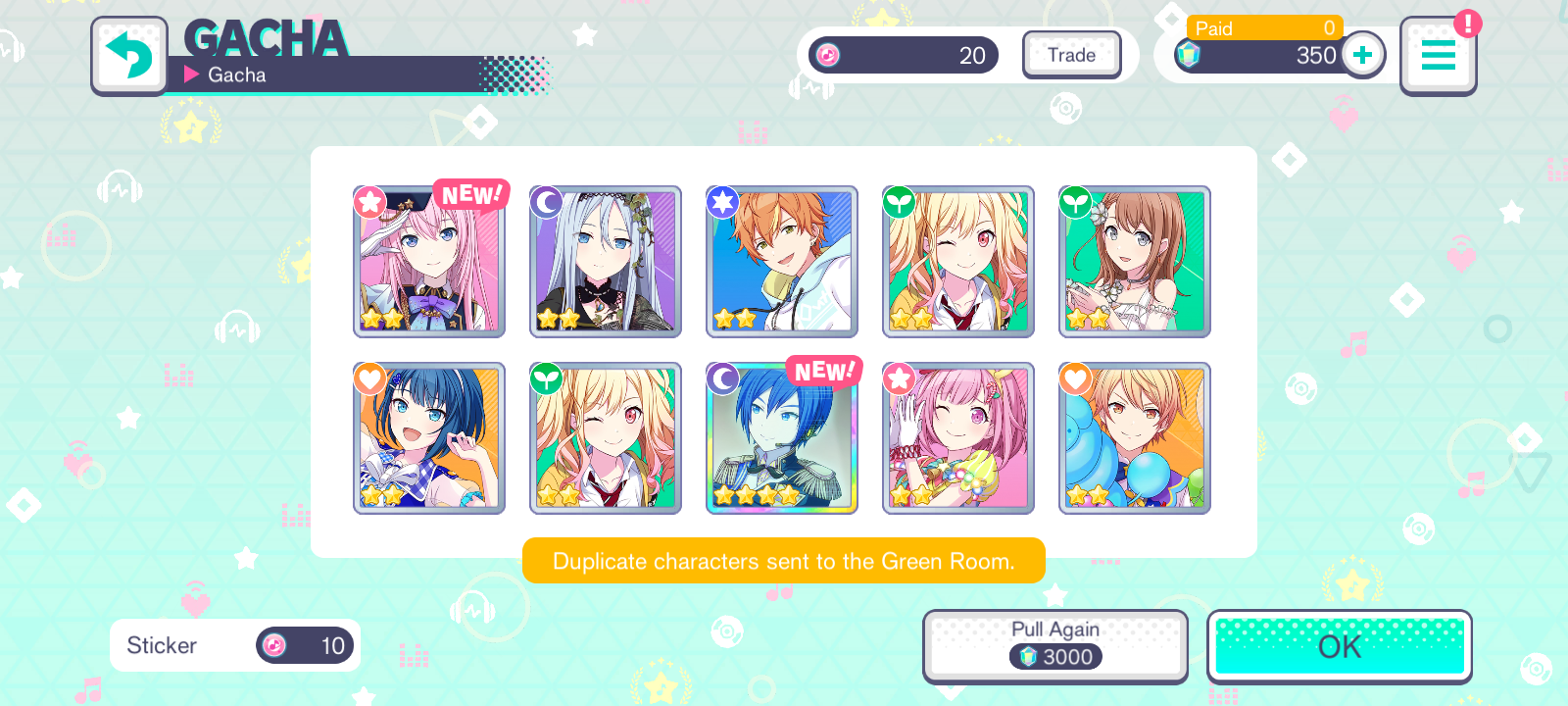This screenshot has width=1568, height=706.
Task: Open the hamburger menu with notification badge
Action: pyautogui.click(x=1438, y=56)
